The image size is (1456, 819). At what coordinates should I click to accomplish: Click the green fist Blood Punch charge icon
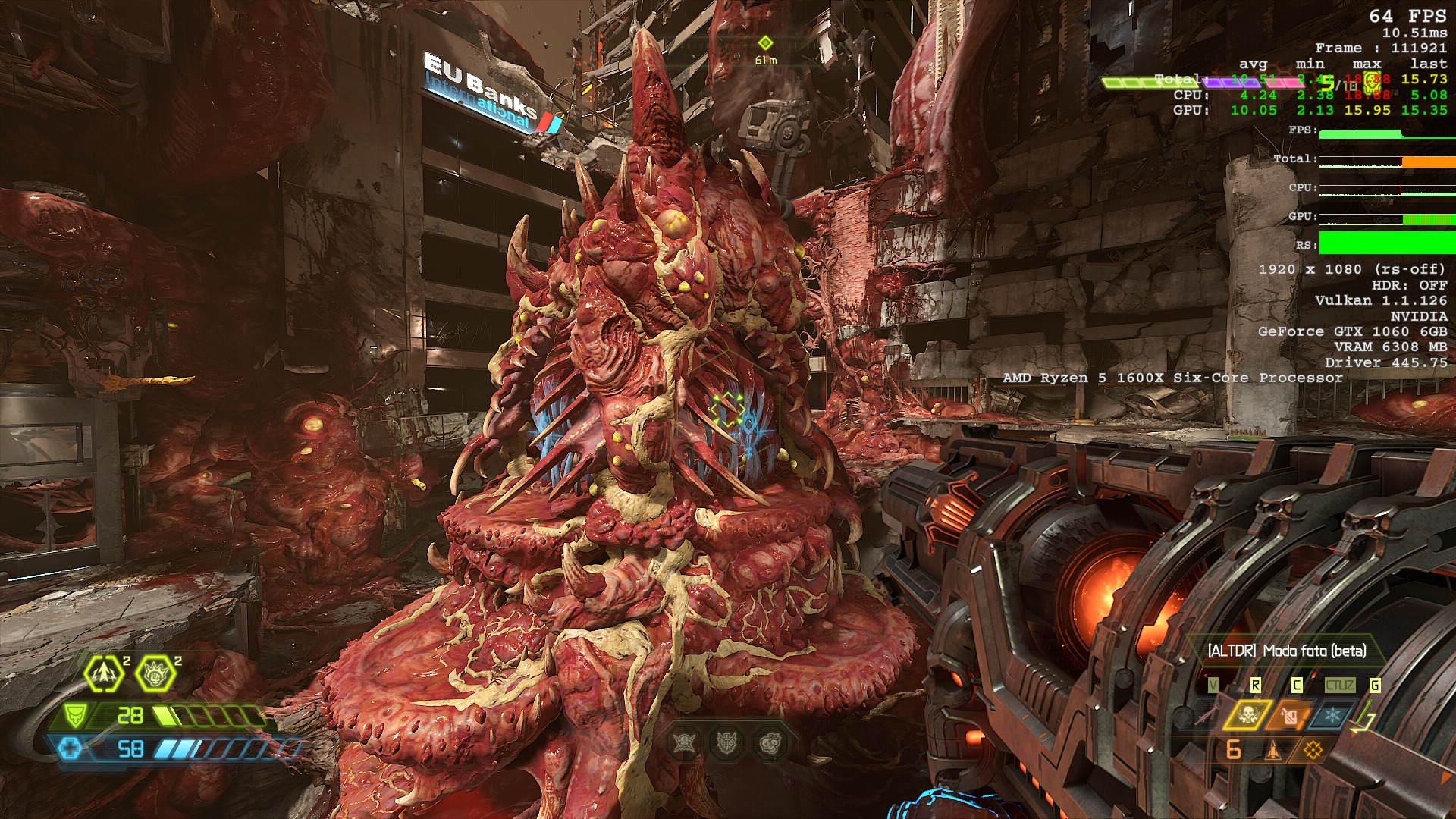coord(155,673)
